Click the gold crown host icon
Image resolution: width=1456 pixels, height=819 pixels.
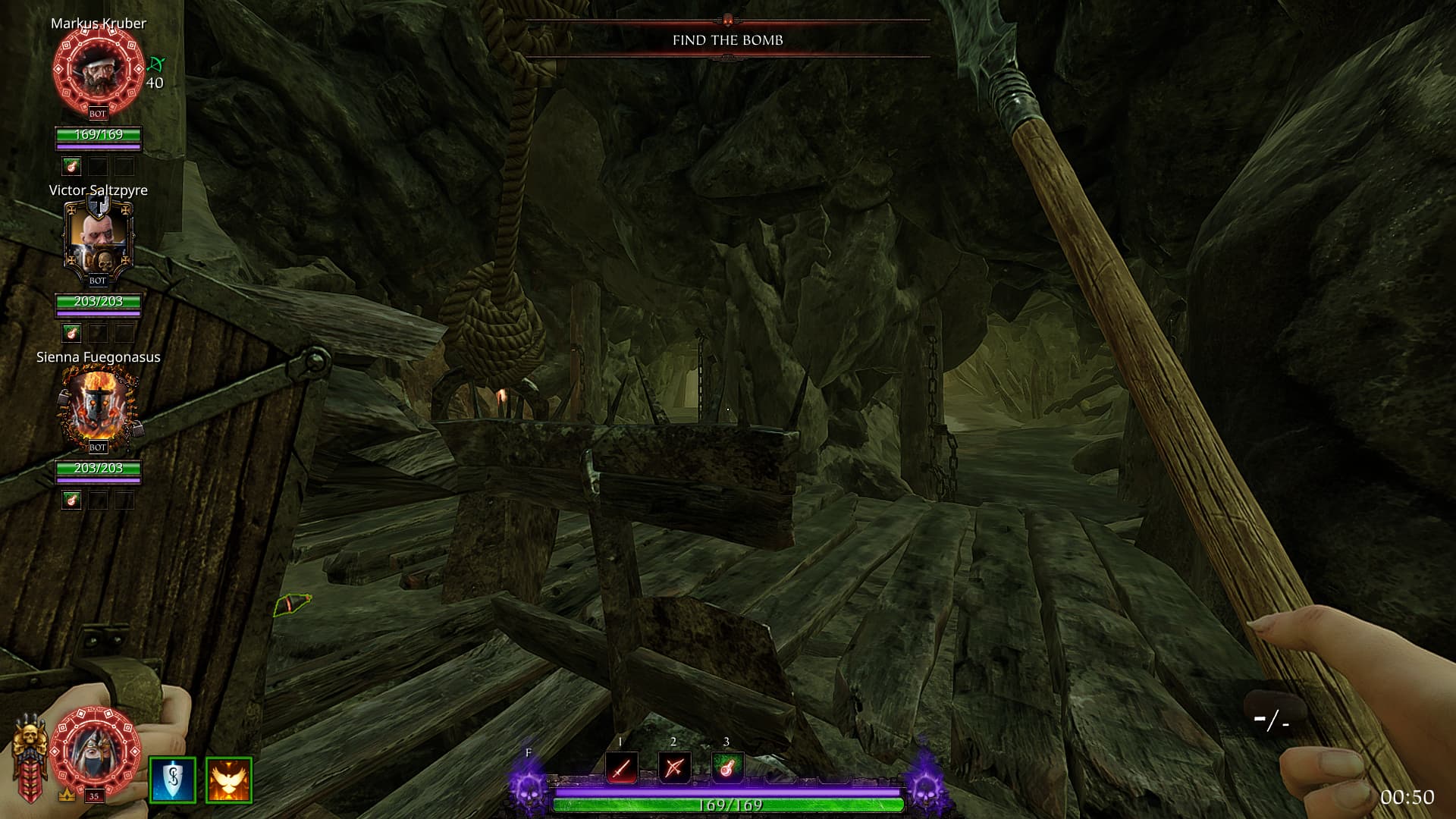67,795
